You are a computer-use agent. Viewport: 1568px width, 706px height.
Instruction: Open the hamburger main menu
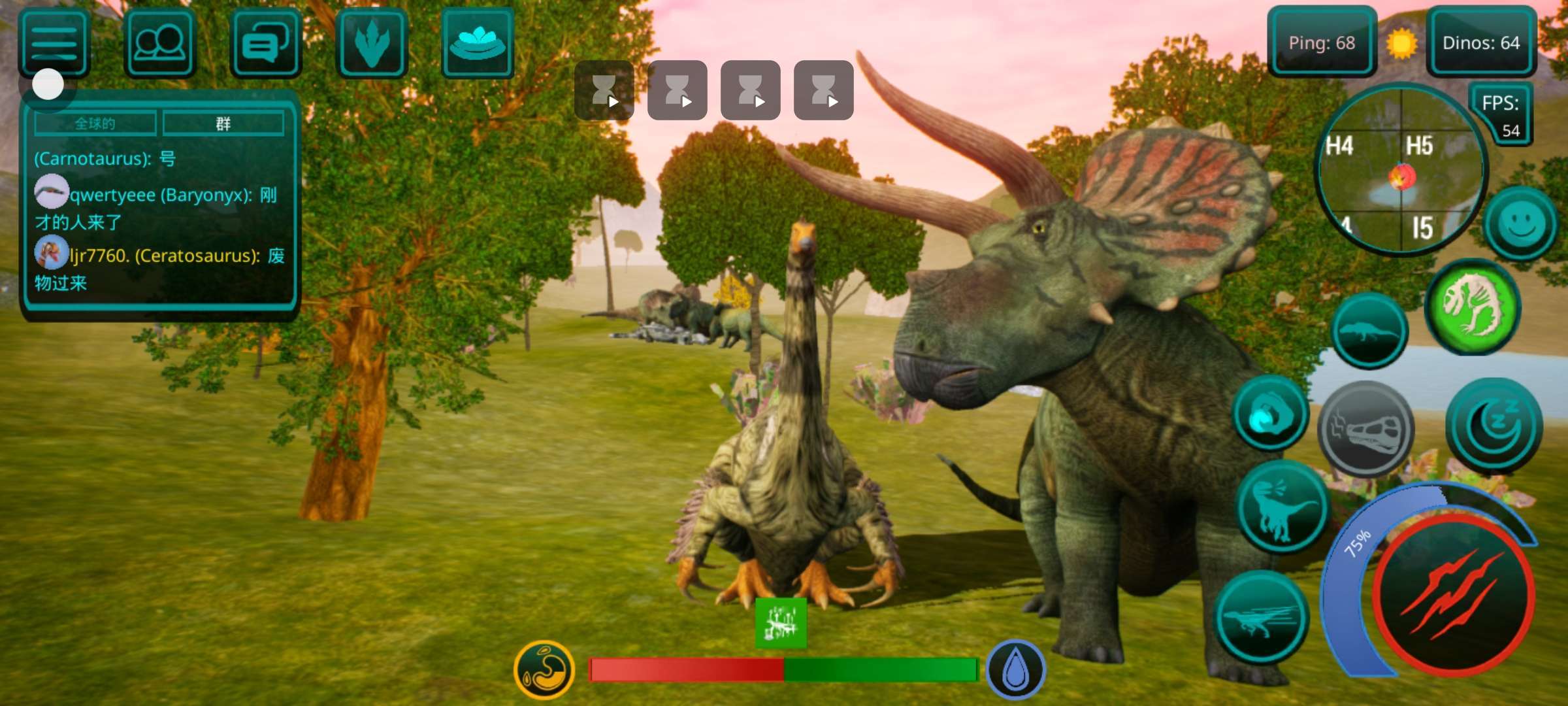click(x=54, y=44)
